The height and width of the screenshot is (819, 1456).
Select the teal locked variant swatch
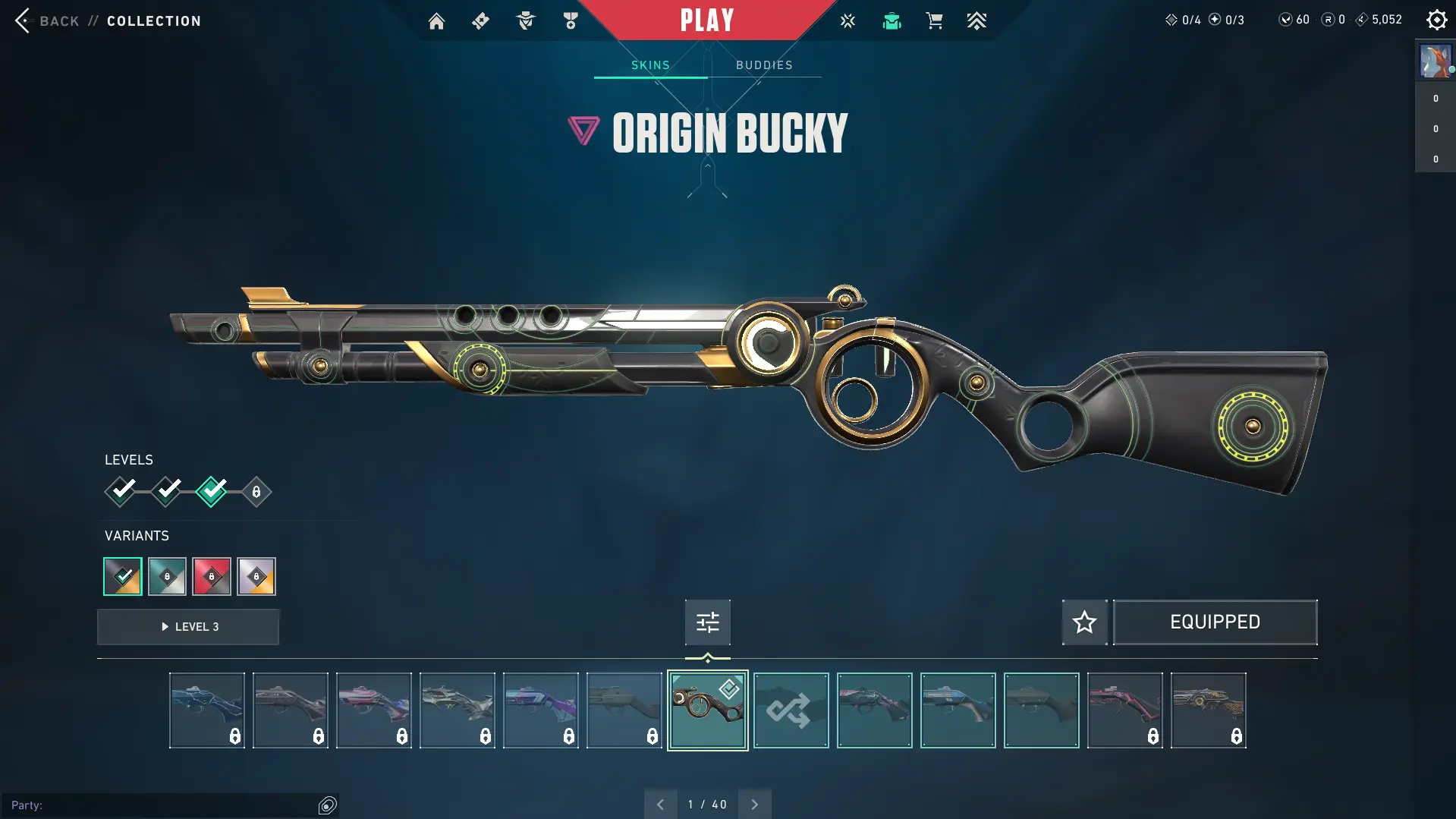(x=167, y=577)
